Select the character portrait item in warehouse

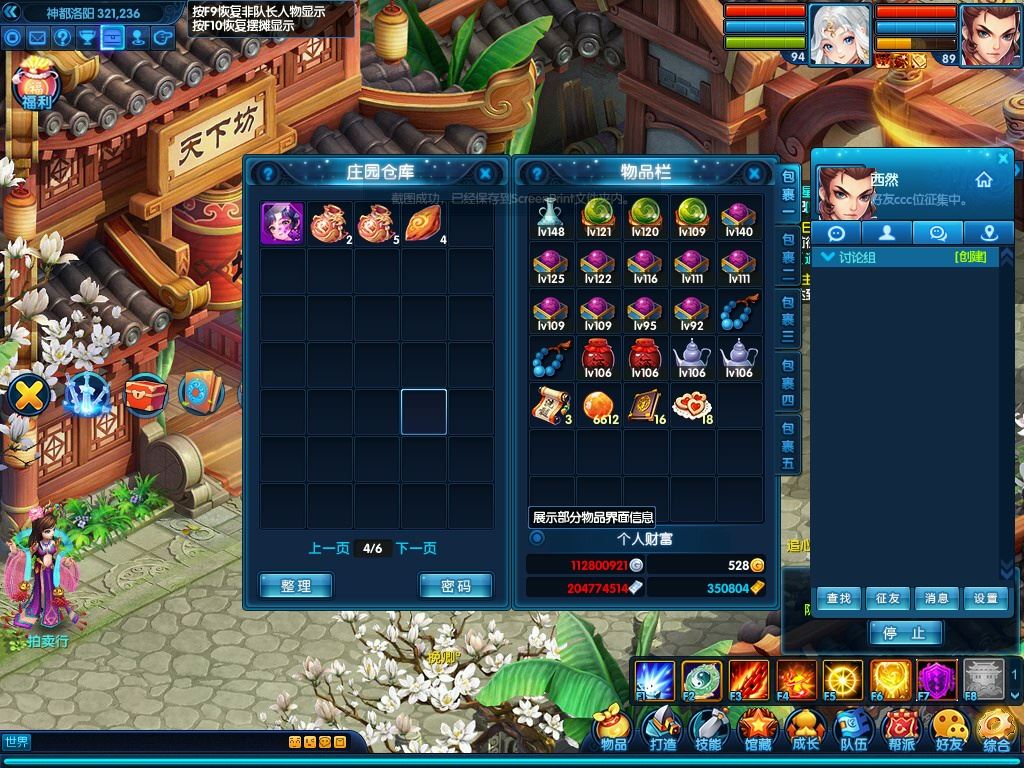point(283,222)
